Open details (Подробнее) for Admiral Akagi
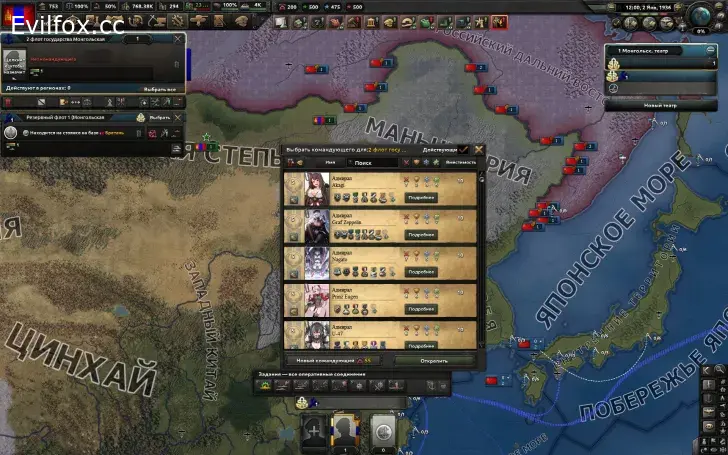Screen dimensions: 728x455 422,198
